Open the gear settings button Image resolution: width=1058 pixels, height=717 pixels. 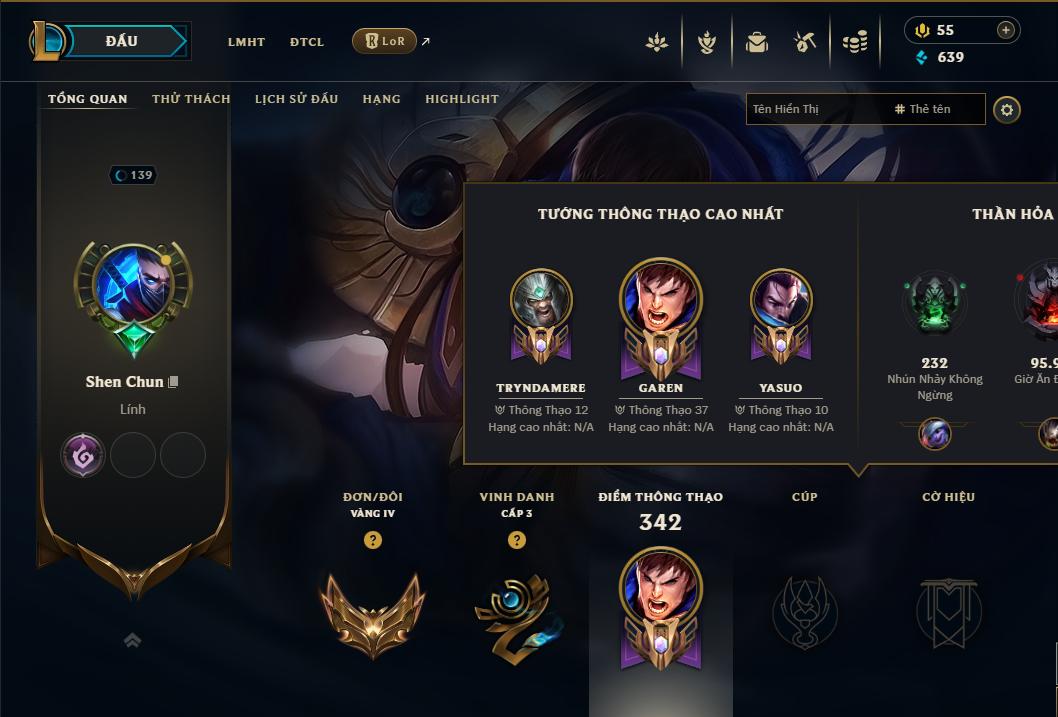coord(1007,109)
